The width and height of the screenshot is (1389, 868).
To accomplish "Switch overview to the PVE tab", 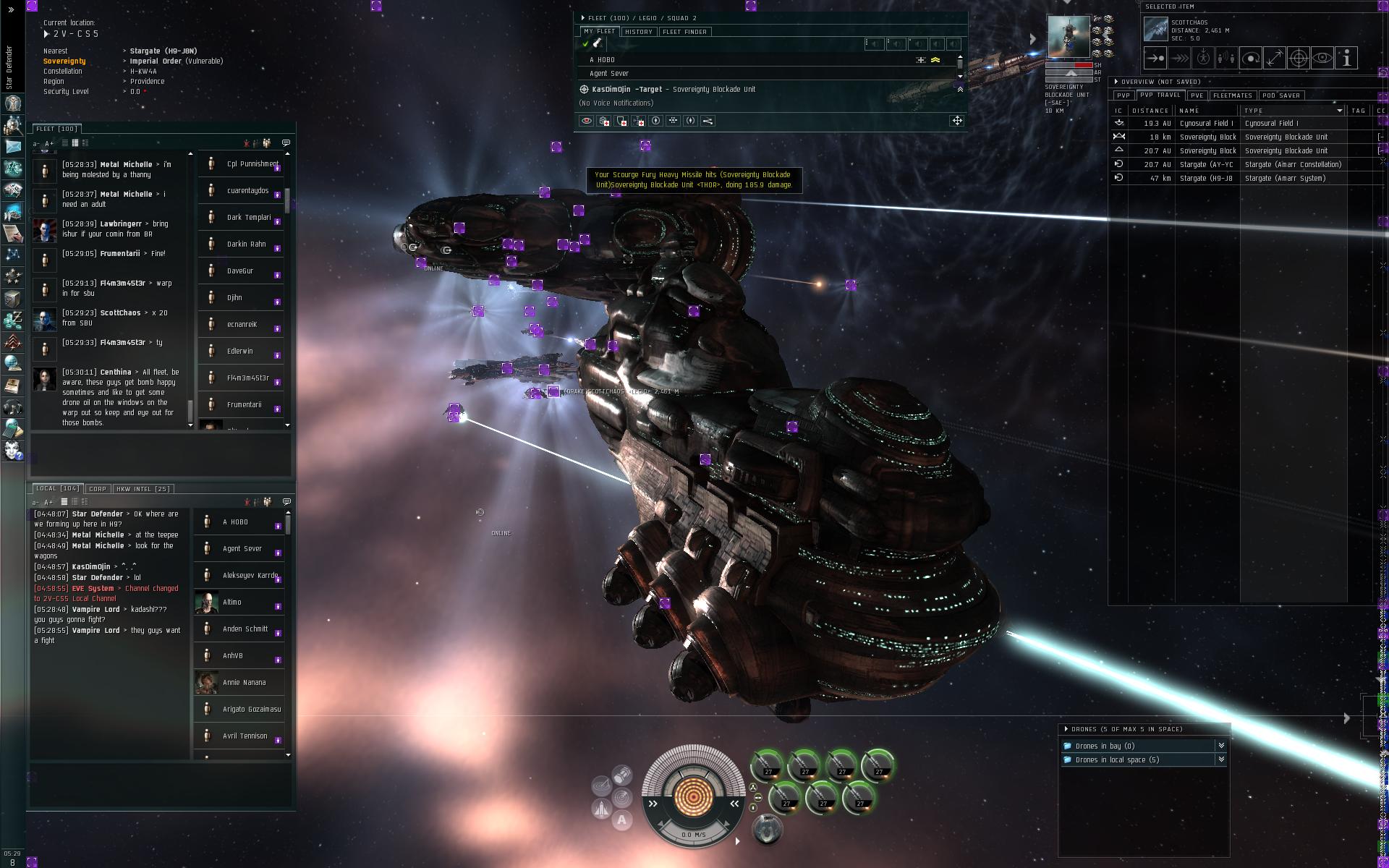I will (1197, 95).
